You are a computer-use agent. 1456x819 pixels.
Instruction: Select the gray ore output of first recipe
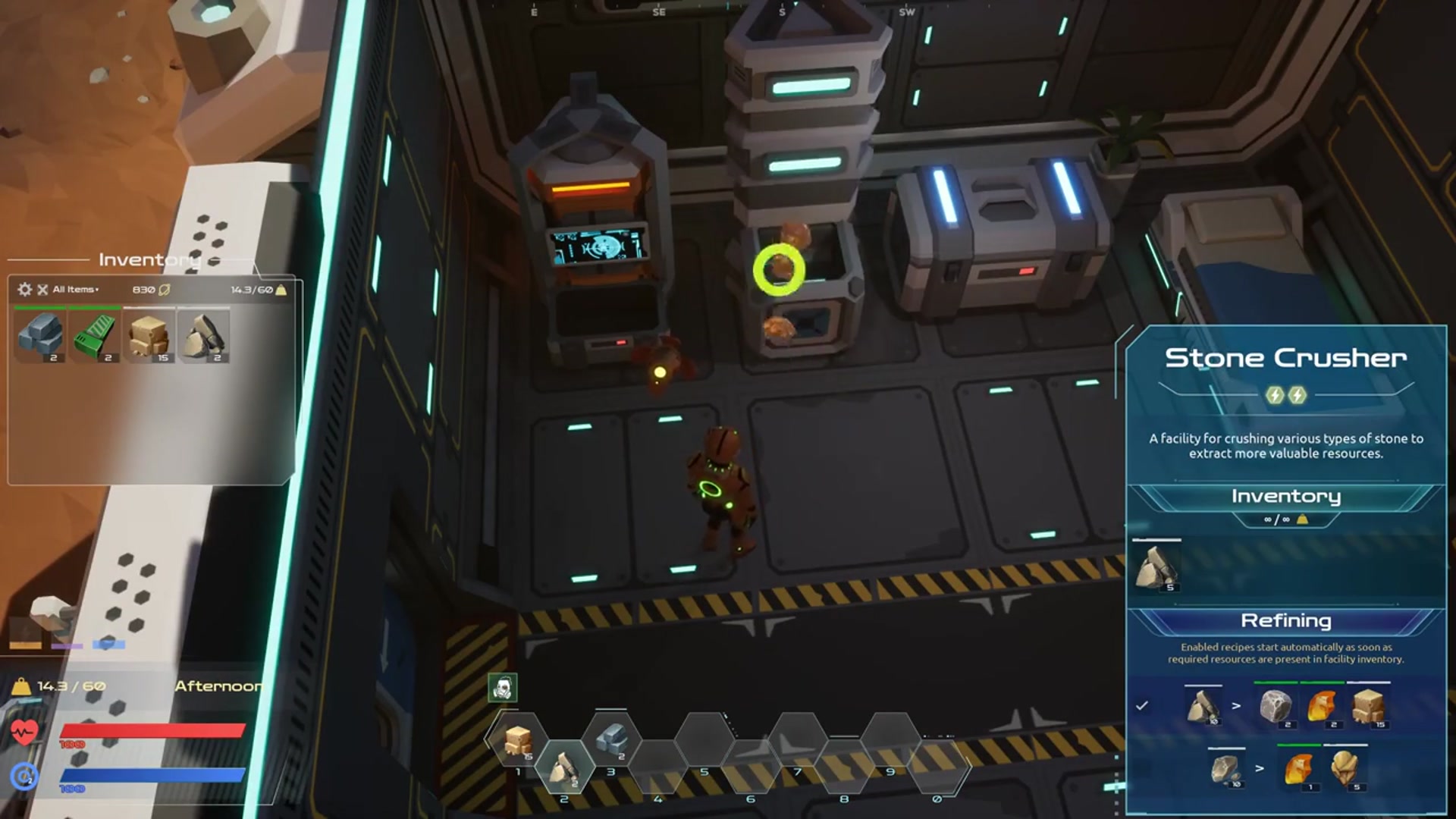point(1276,707)
